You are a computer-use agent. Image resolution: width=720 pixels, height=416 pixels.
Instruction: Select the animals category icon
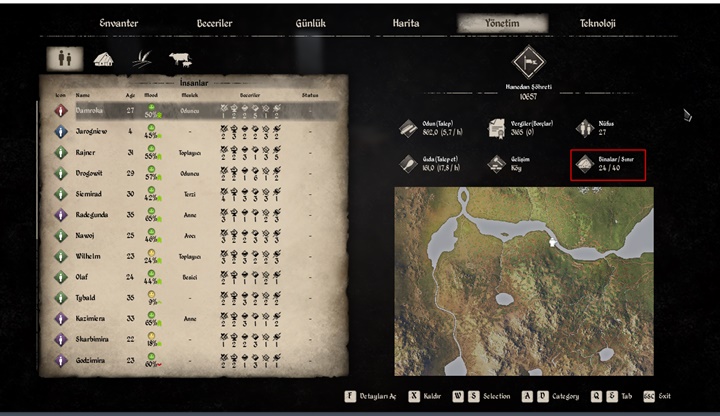181,59
